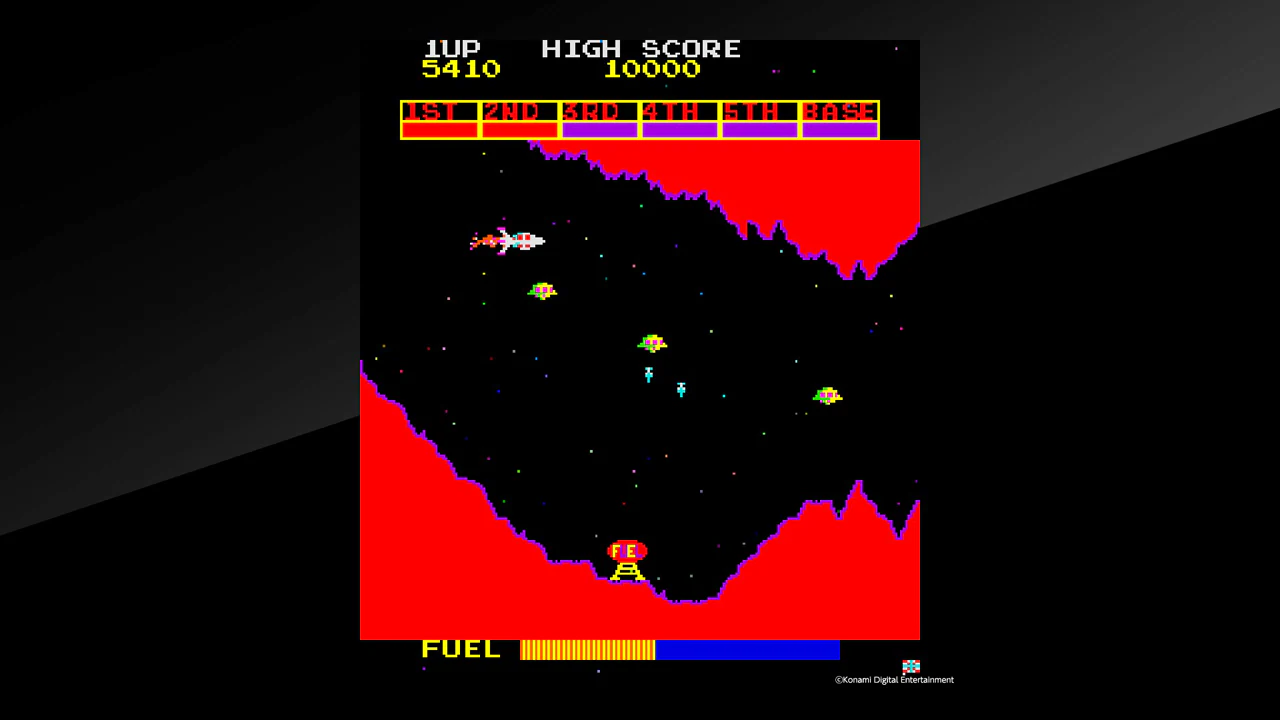The height and width of the screenshot is (720, 1280).
Task: Select the 1ST stage indicator
Action: tap(438, 112)
